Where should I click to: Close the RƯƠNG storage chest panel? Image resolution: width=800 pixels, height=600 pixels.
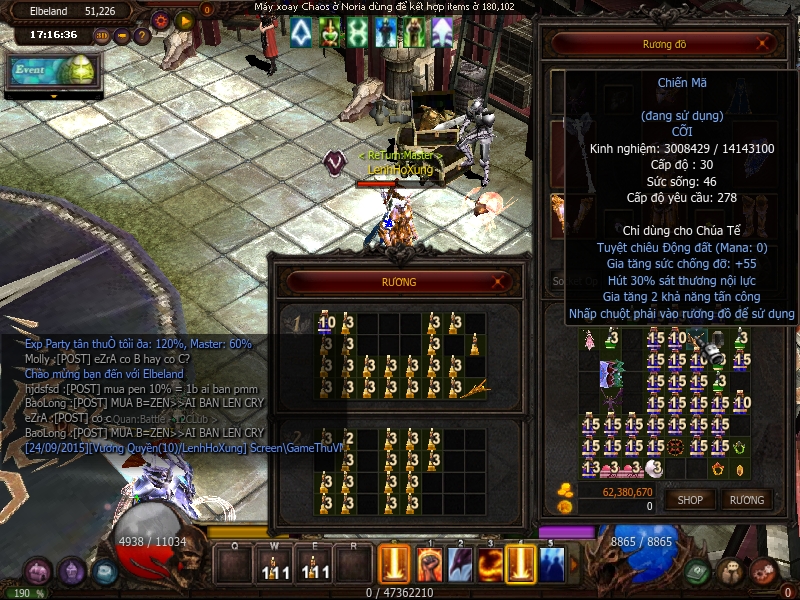click(505, 282)
